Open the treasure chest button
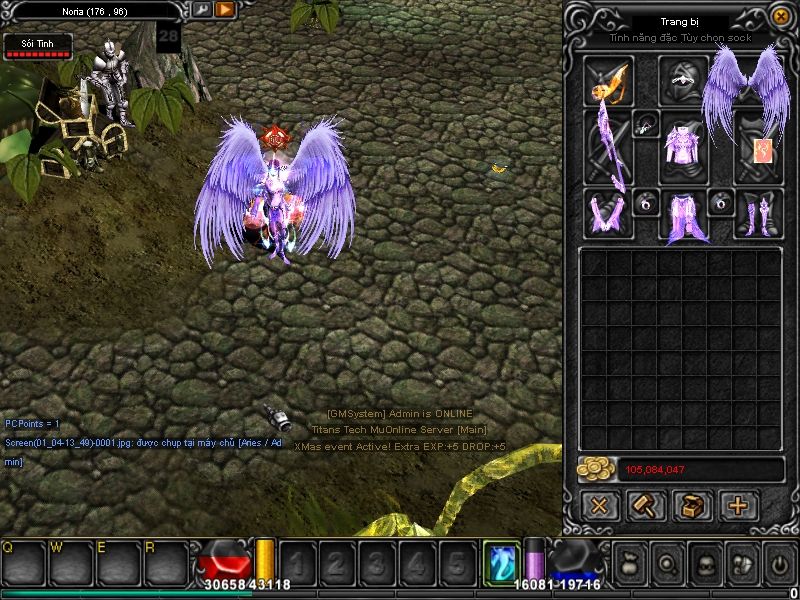Screen dimensions: 800x600 pos(692,505)
